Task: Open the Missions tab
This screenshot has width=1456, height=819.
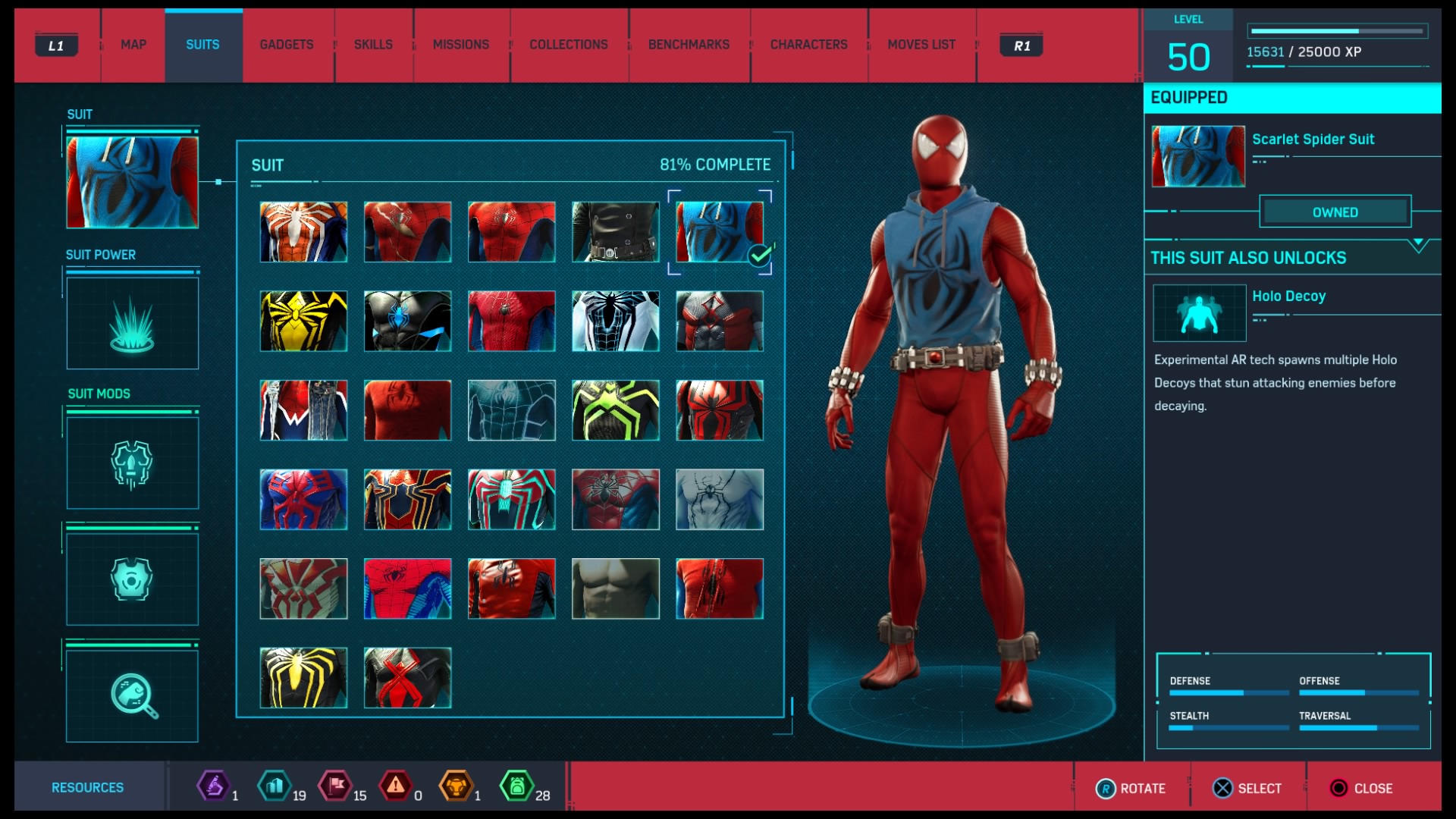Action: point(460,45)
